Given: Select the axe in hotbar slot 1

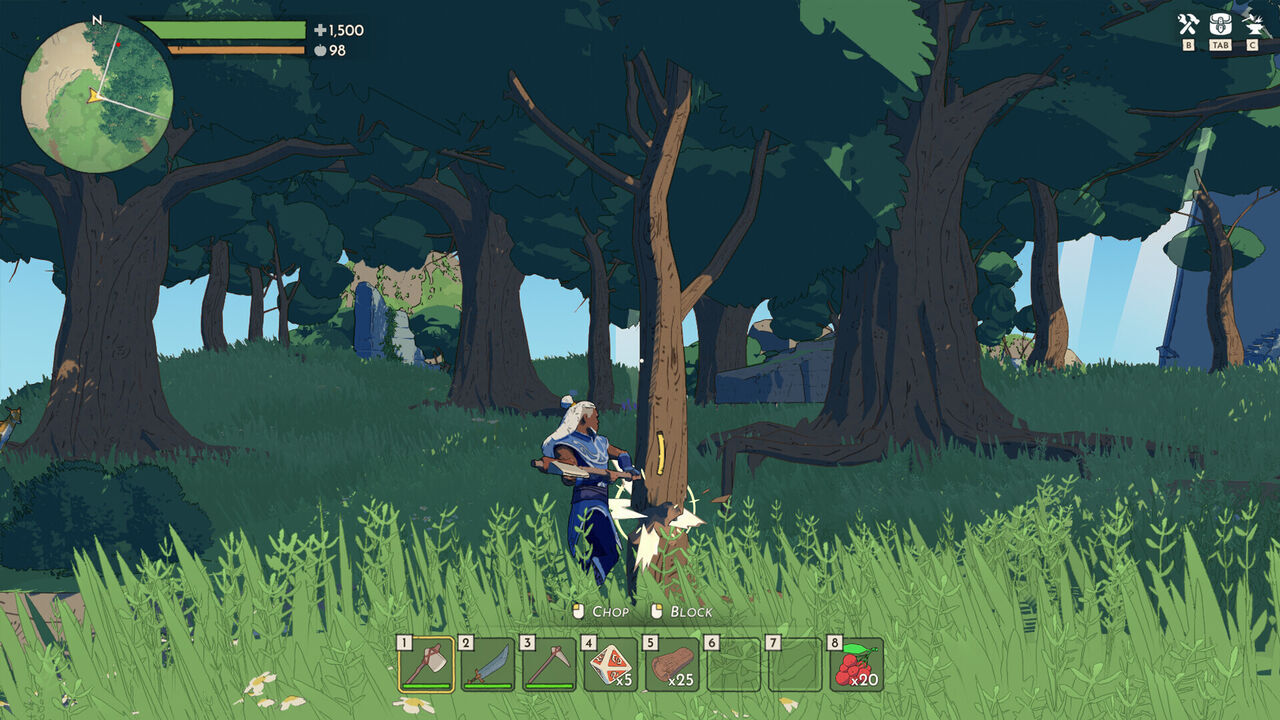Looking at the screenshot, I should [427, 664].
